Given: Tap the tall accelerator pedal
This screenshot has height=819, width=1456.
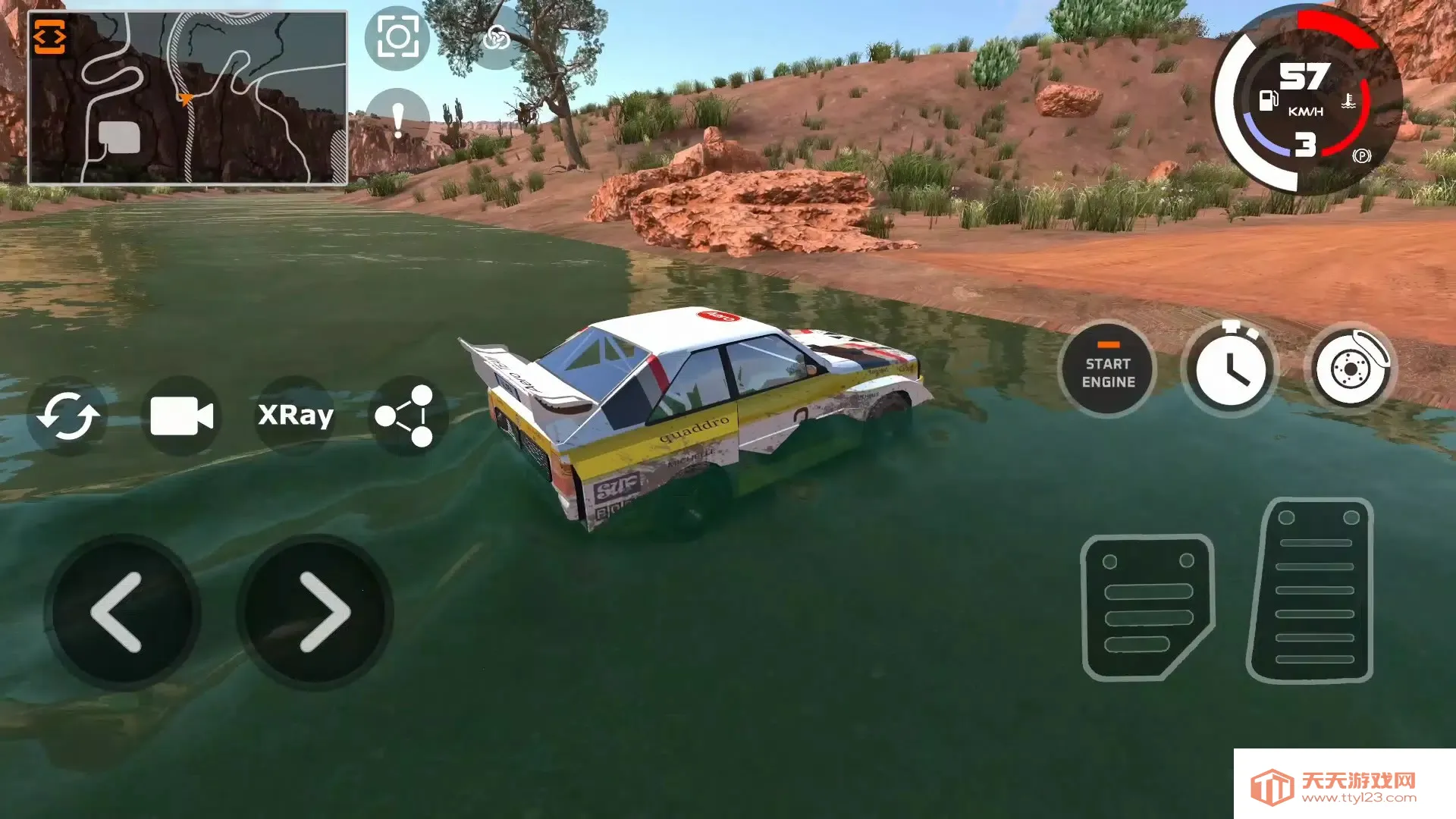Looking at the screenshot, I should (x=1312, y=590).
